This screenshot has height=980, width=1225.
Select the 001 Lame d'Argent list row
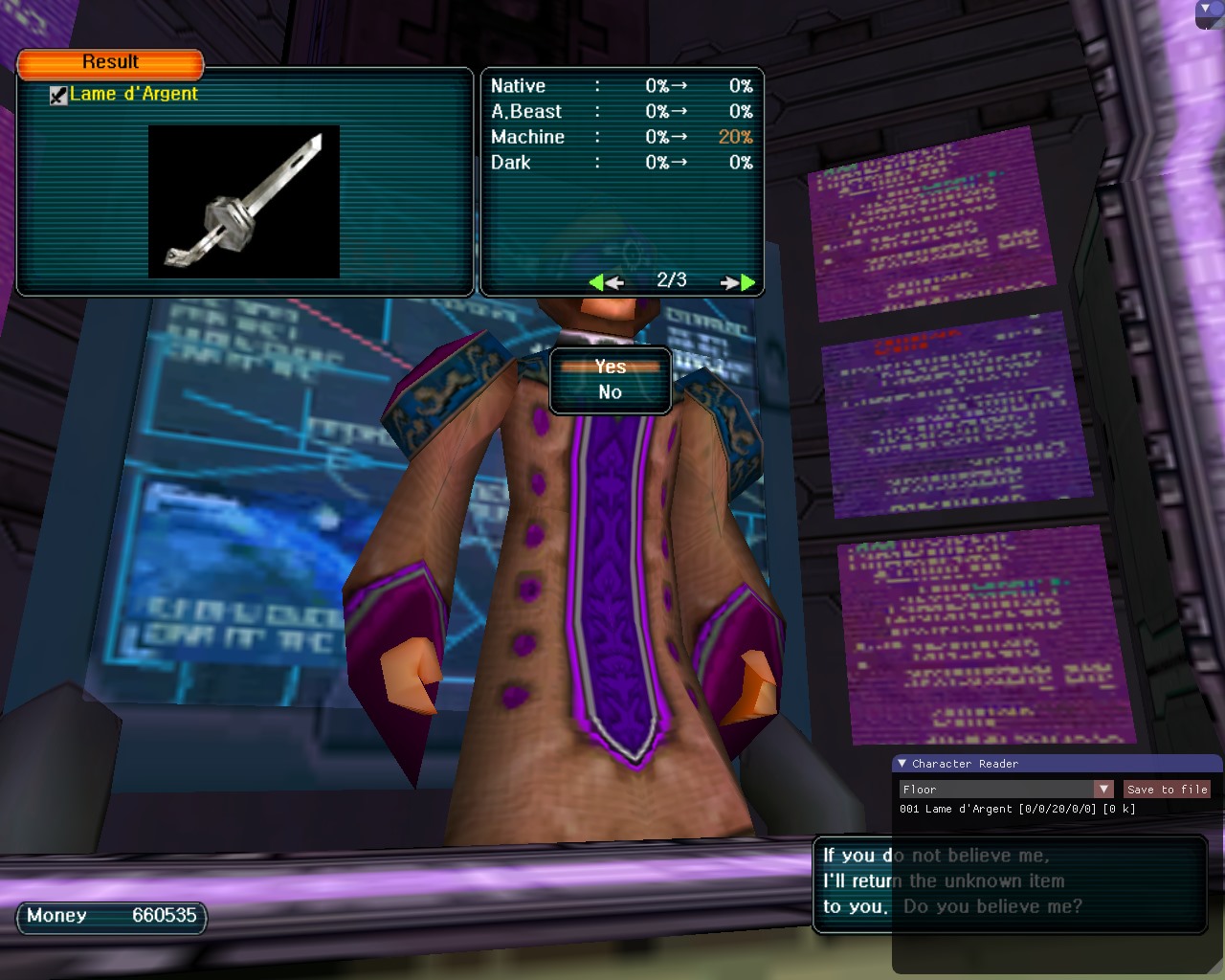coord(1017,810)
